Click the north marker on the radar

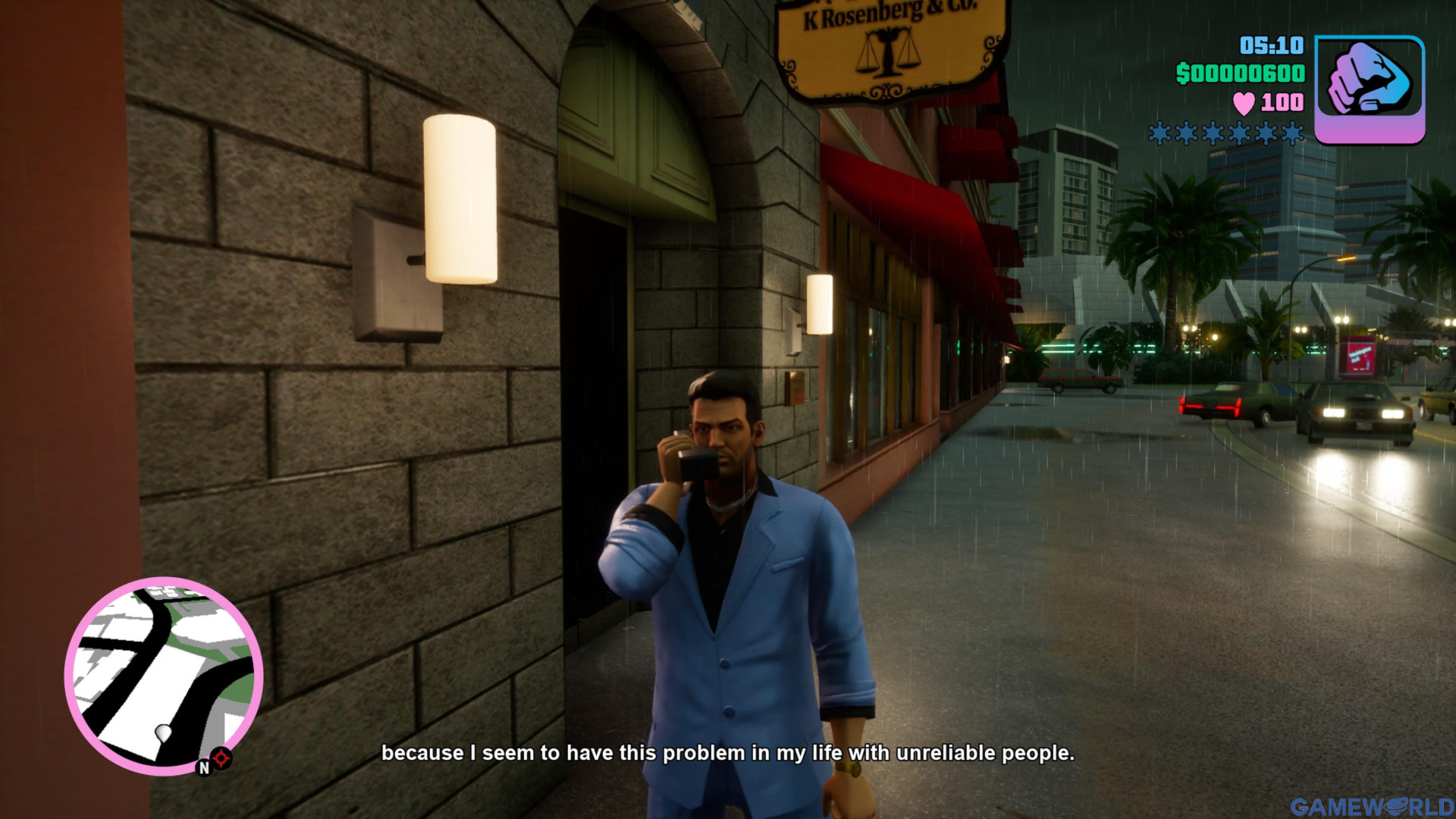coord(203,767)
